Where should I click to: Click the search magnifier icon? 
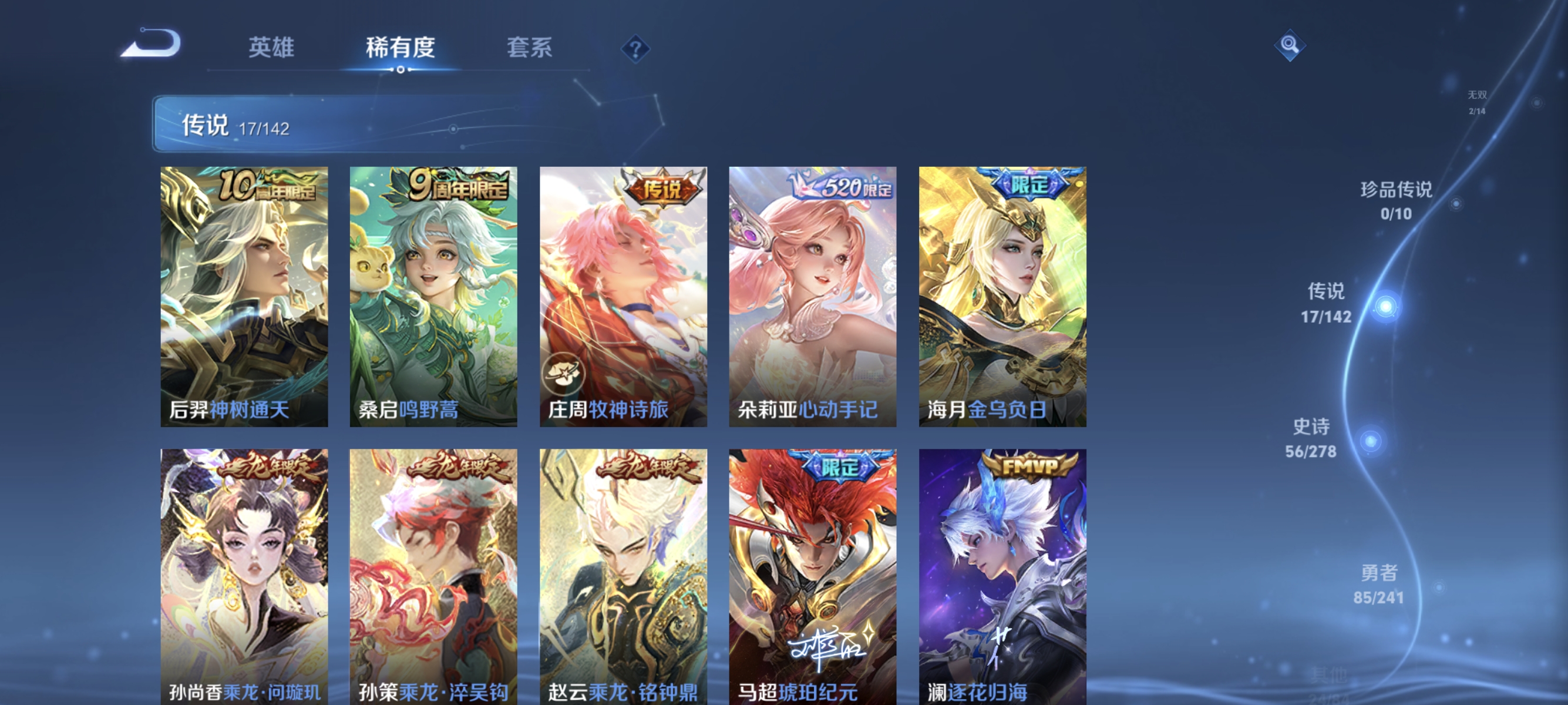click(x=1290, y=46)
